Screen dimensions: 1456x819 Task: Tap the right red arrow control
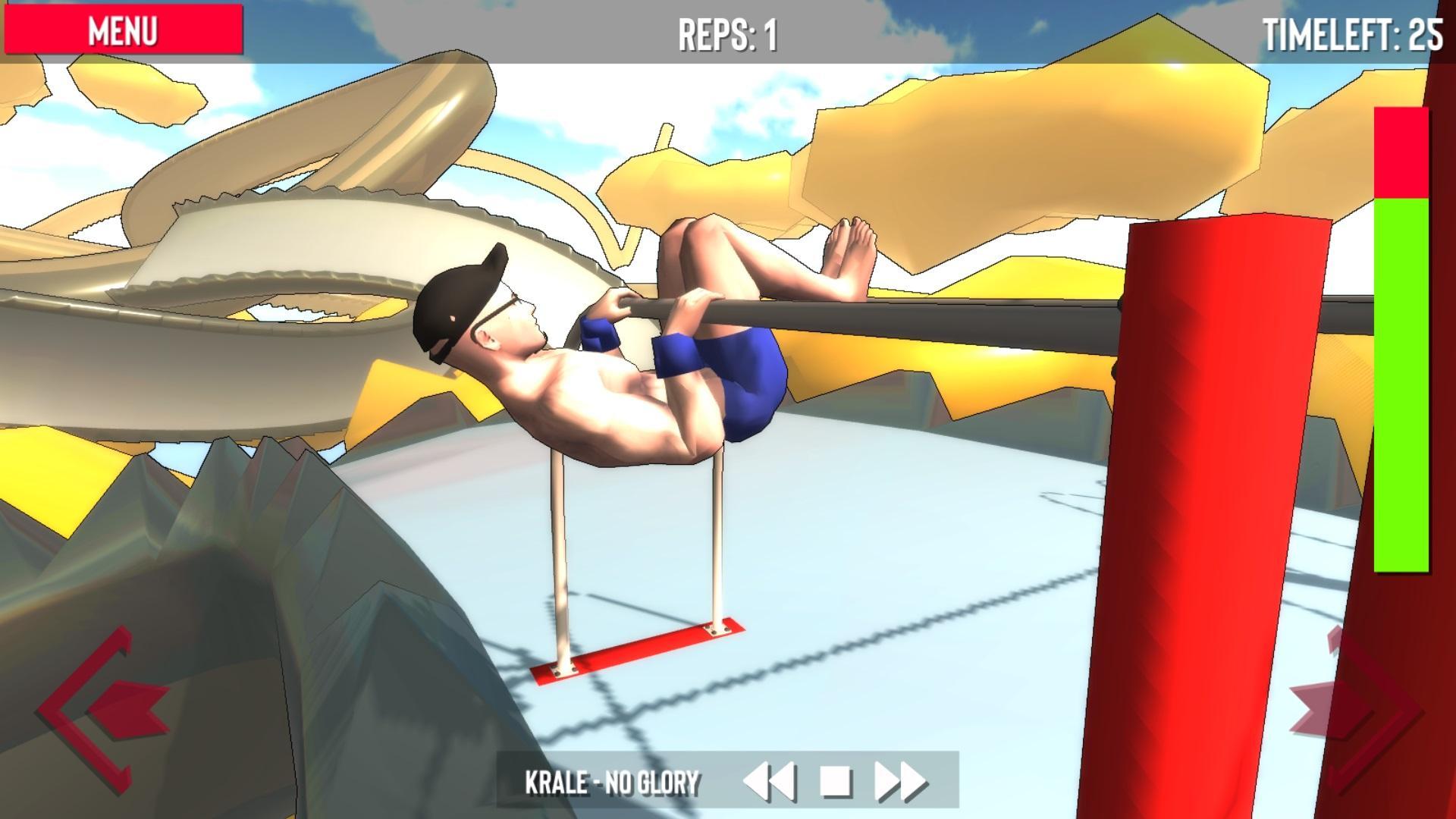tap(1354, 709)
